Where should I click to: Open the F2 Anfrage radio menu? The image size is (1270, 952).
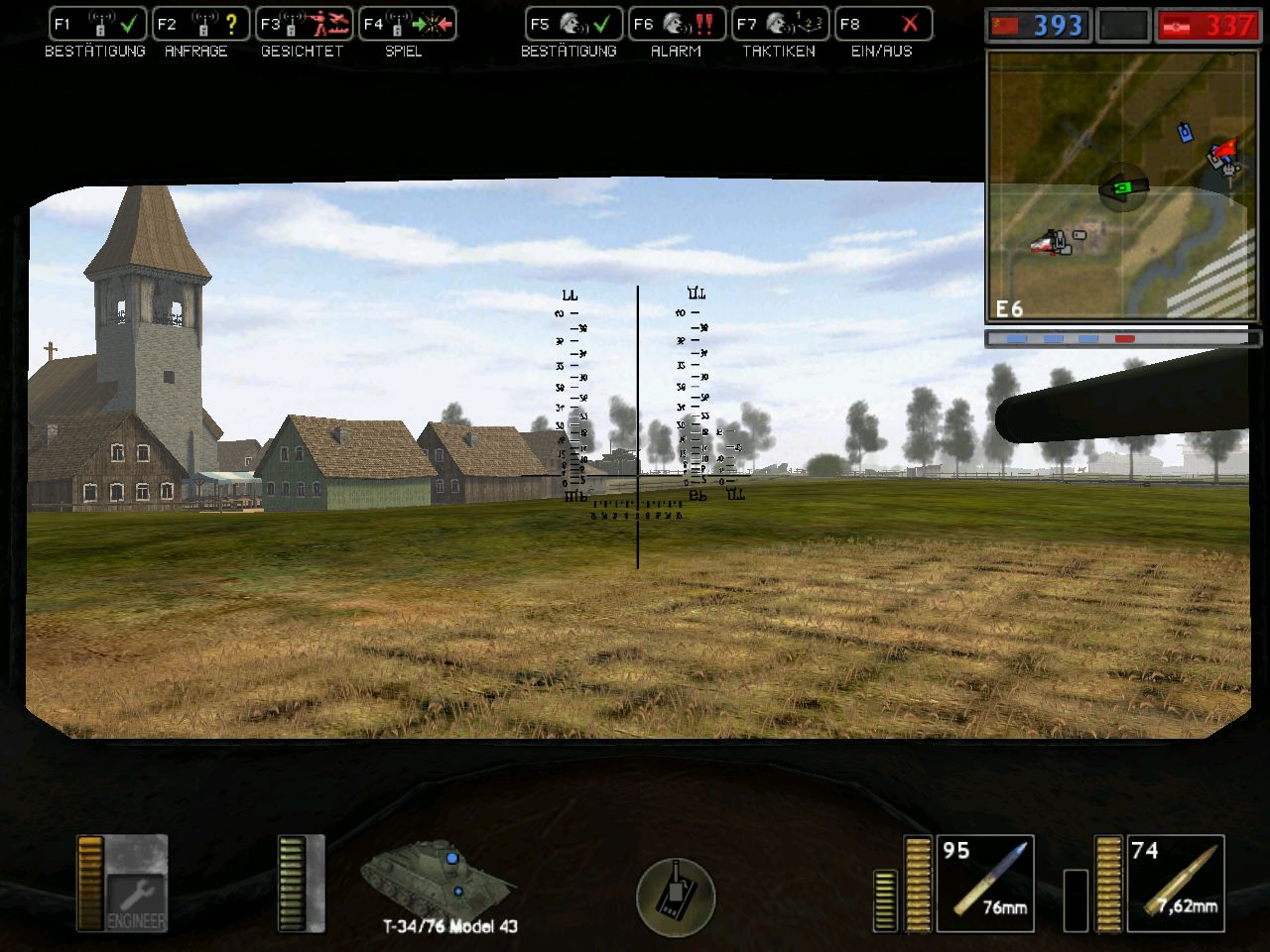[200, 25]
